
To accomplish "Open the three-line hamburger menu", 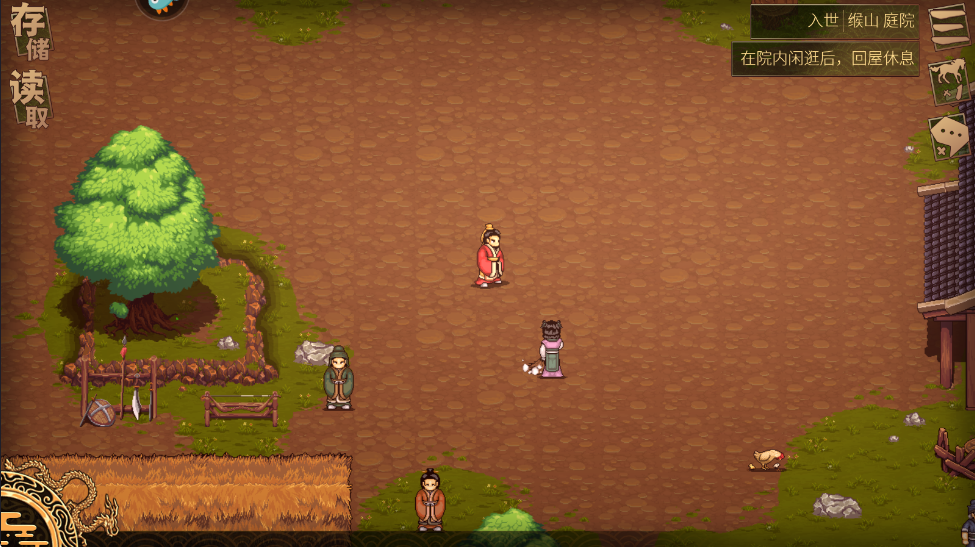I will point(946,27).
